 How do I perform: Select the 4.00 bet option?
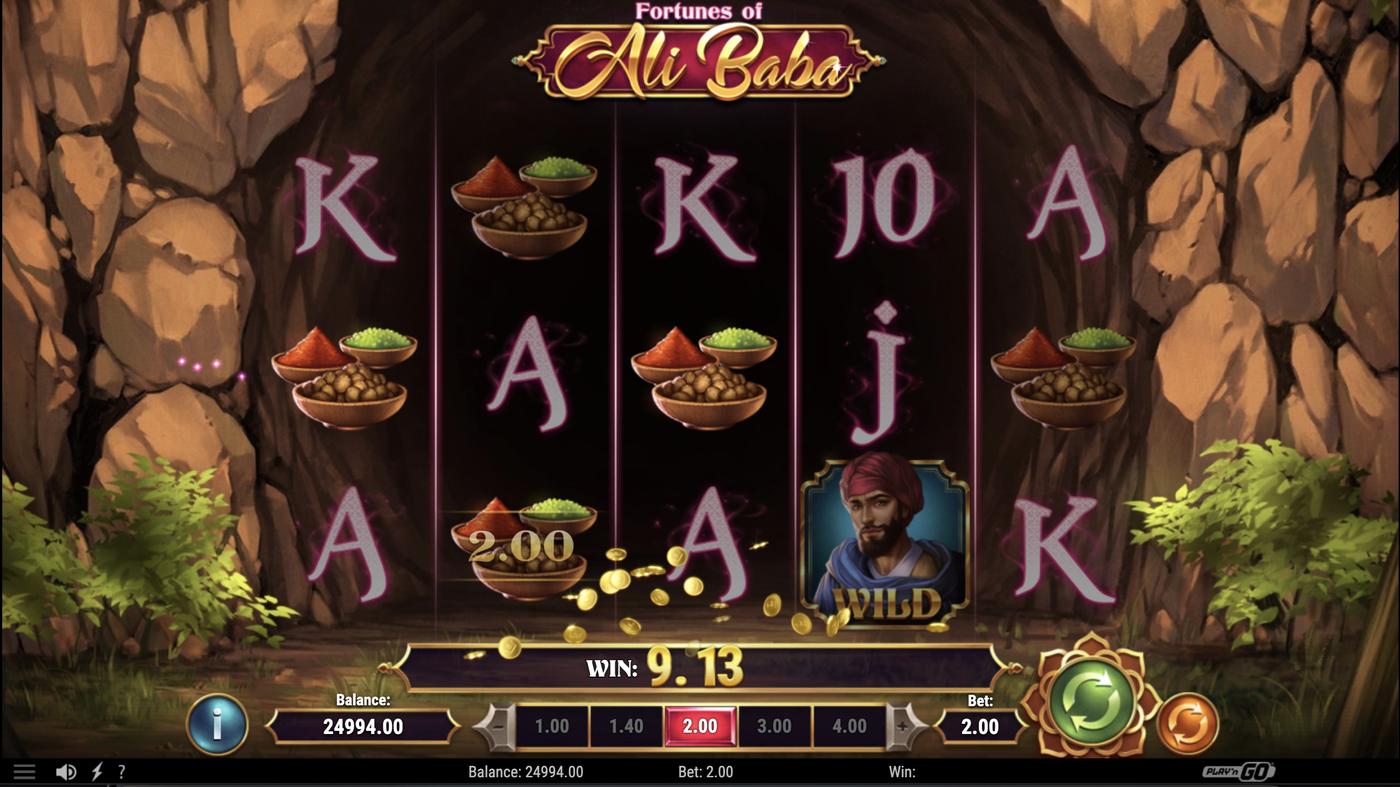(851, 726)
